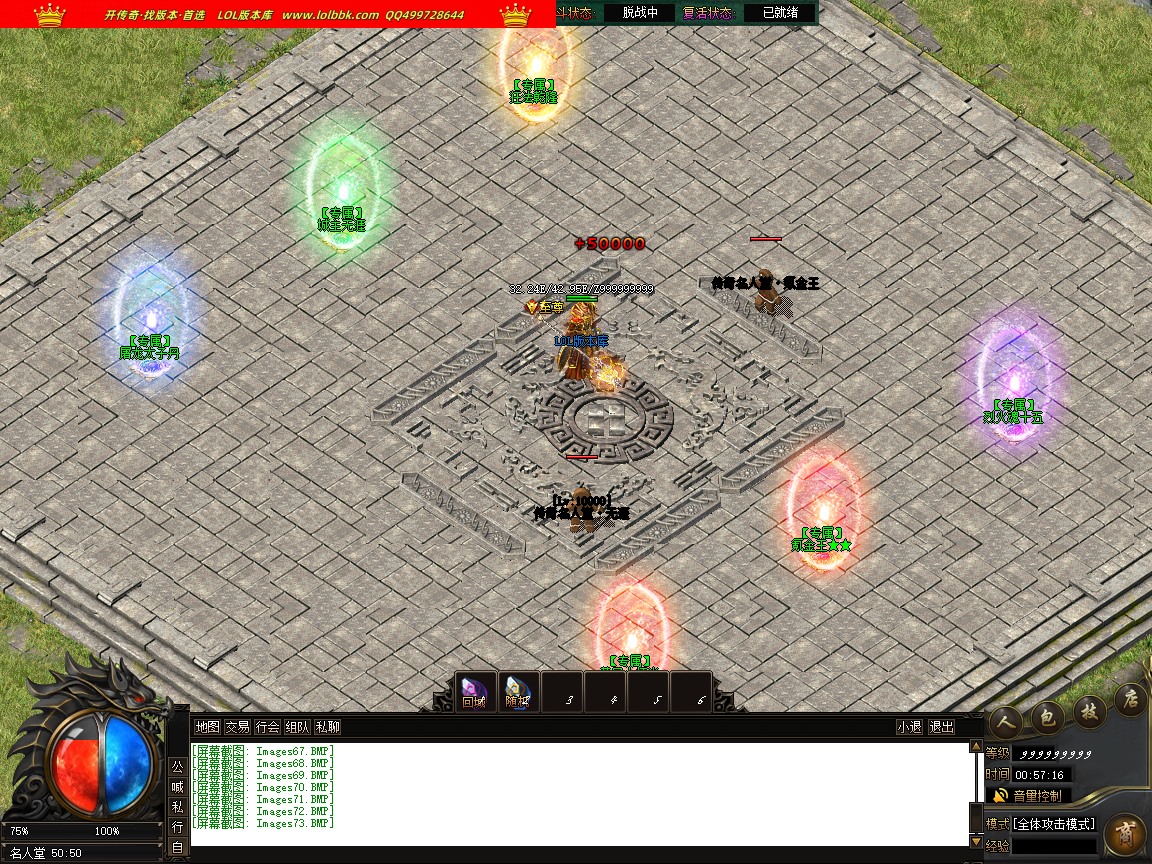Click the 交易 trade button

(237, 727)
